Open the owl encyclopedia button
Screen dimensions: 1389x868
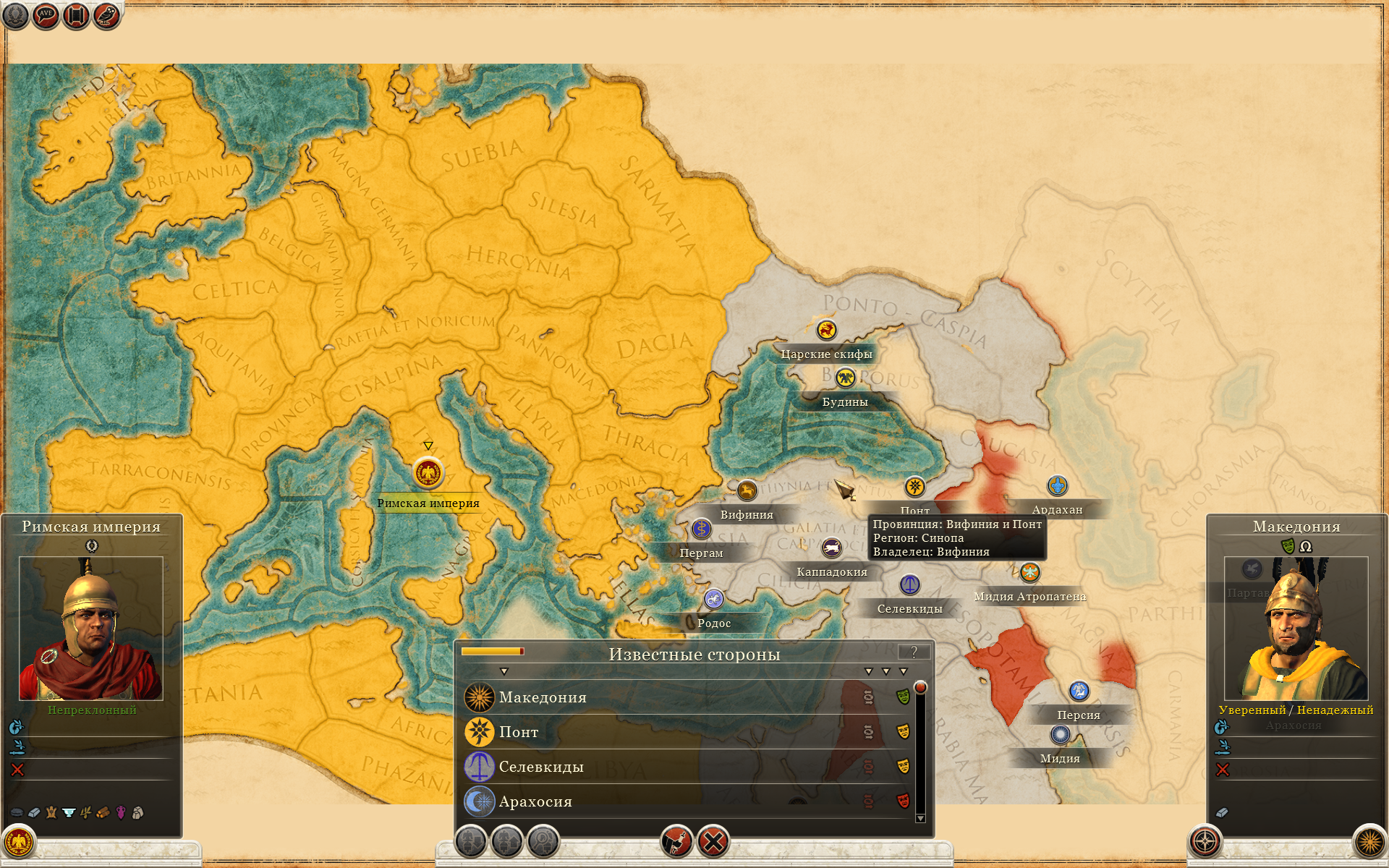[x=106, y=15]
